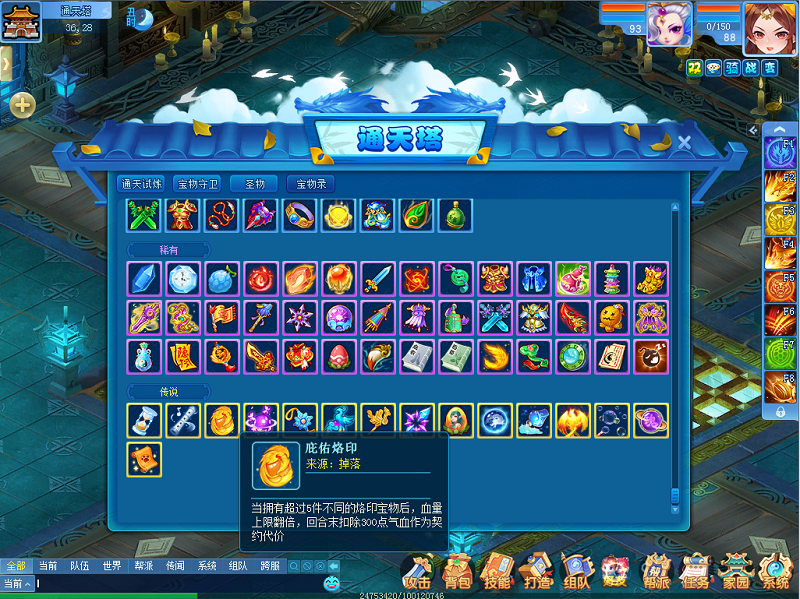
Task: Open the 帮派 guild menu
Action: (x=655, y=572)
